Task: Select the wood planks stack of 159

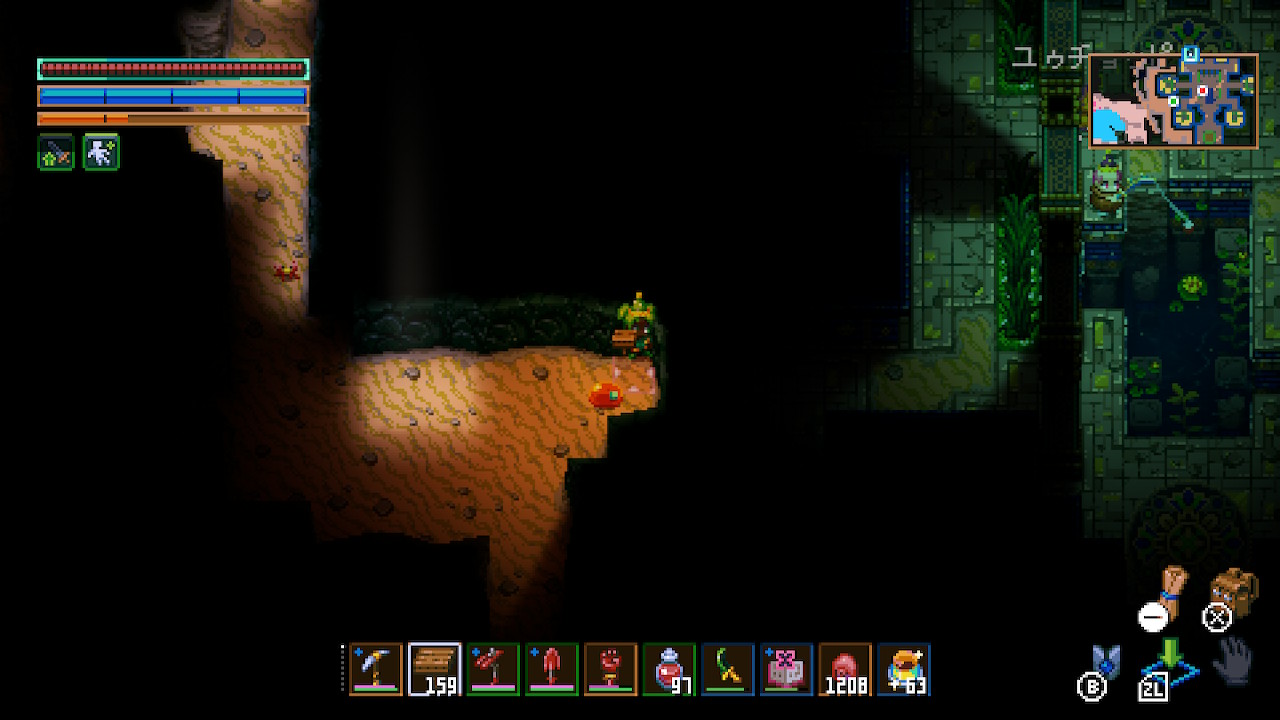Action: (435, 668)
